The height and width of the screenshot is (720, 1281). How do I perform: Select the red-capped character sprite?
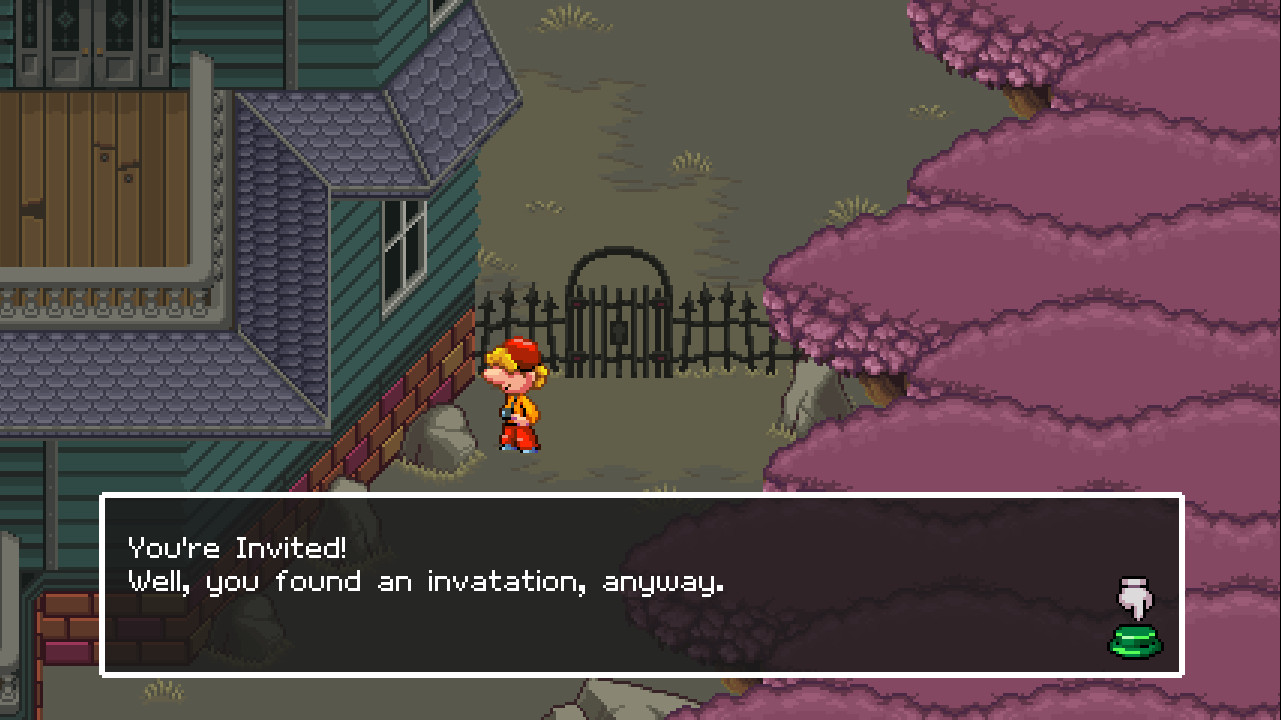coord(519,400)
